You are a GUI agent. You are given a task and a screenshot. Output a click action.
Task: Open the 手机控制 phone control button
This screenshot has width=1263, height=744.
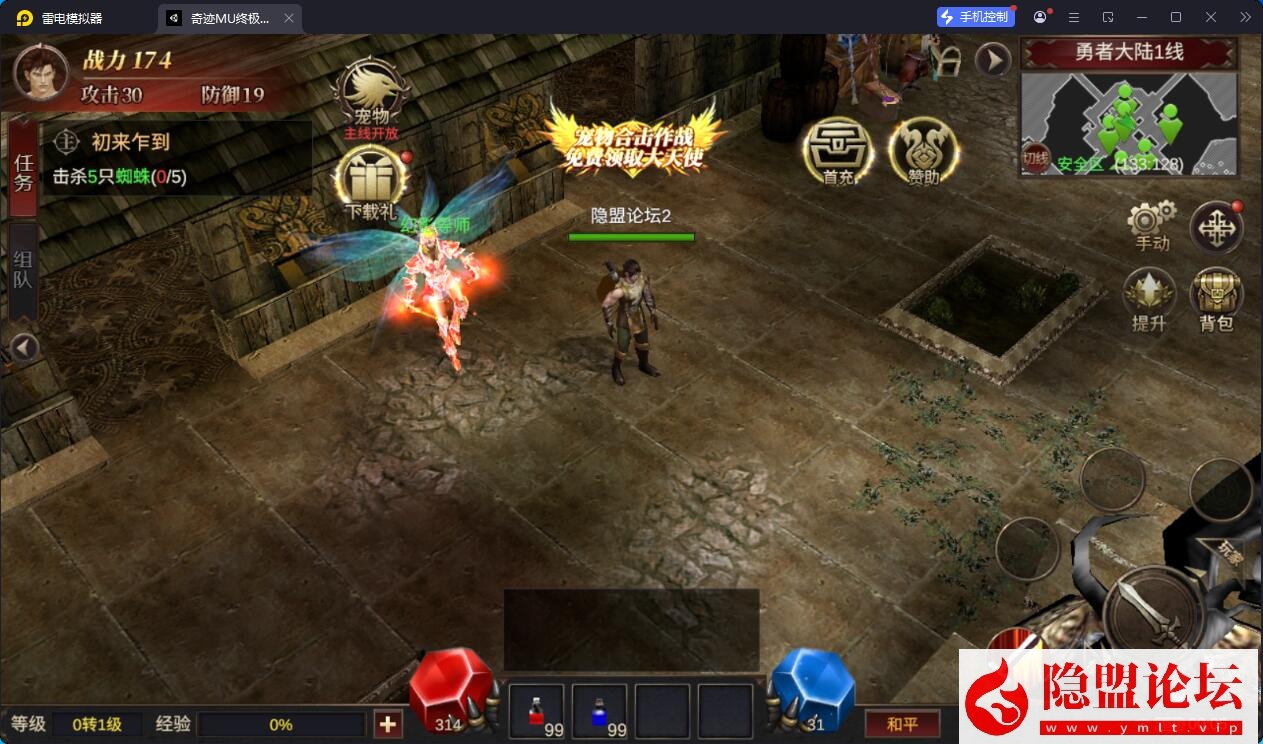coord(975,17)
